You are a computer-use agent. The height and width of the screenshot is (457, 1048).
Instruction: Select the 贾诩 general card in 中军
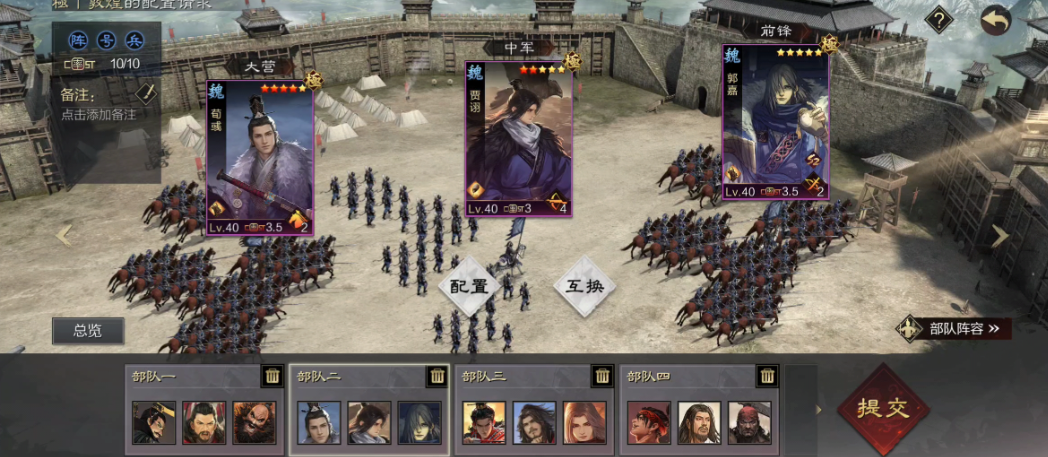(x=518, y=138)
